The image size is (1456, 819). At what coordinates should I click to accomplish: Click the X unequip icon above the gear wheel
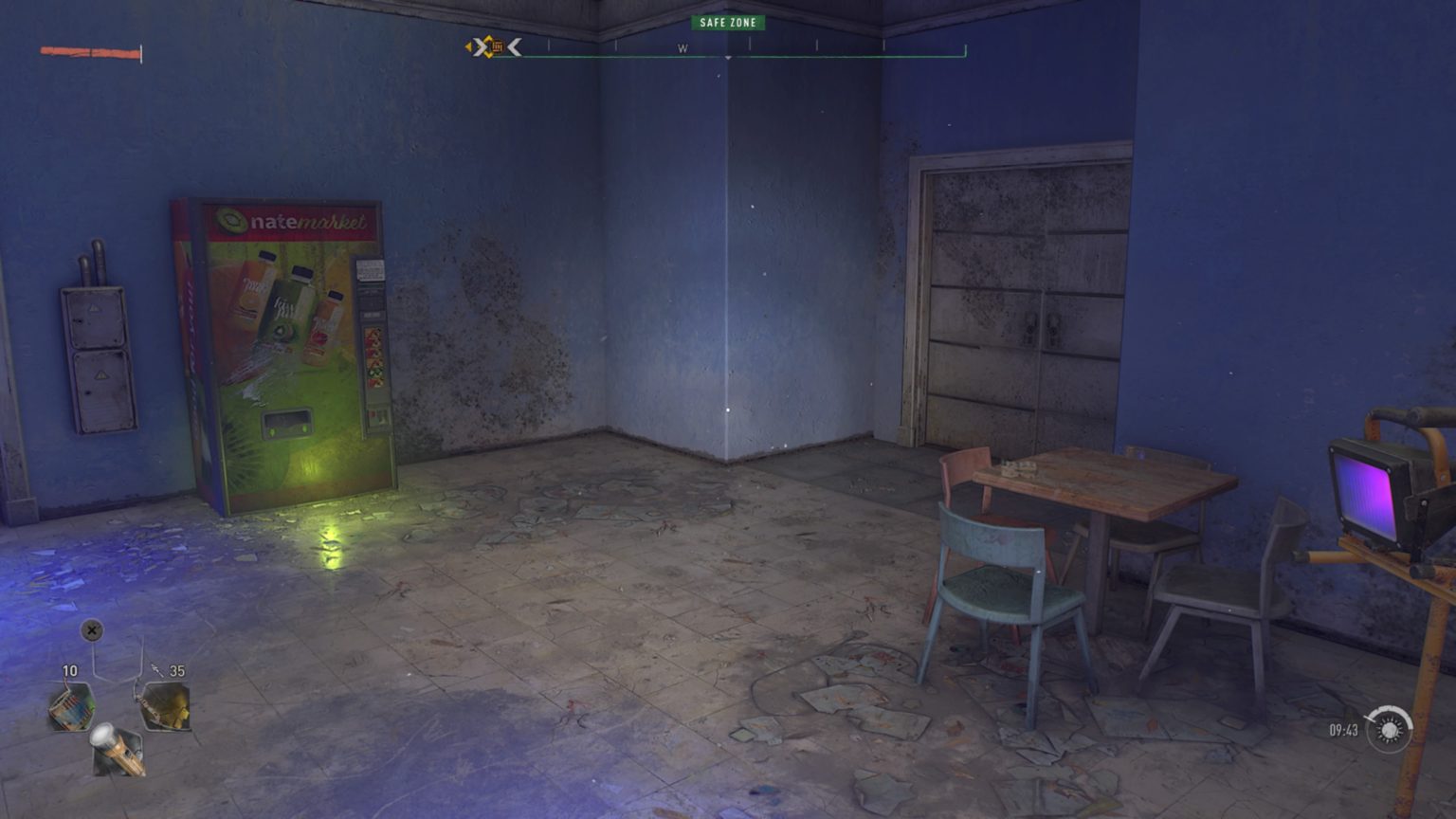click(92, 630)
